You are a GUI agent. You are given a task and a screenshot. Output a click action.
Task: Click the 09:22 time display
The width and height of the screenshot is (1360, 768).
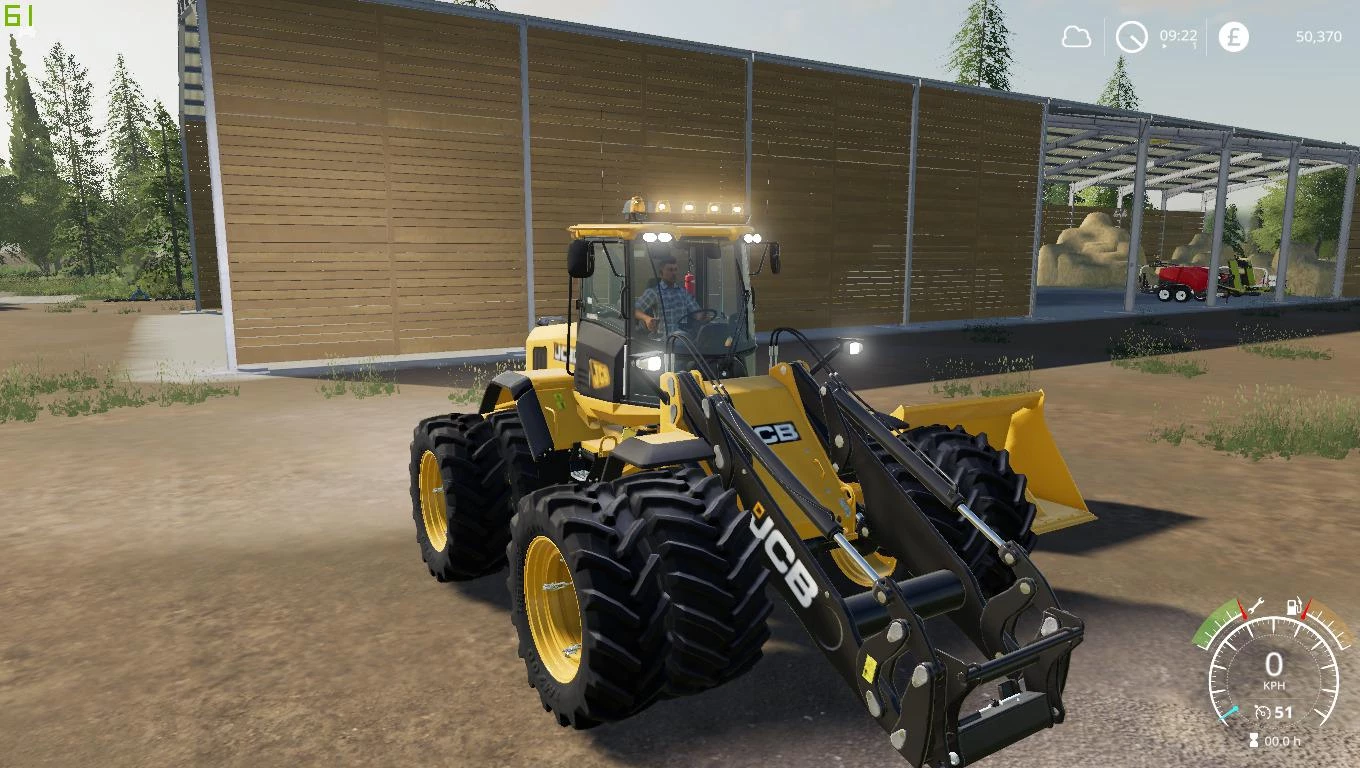pyautogui.click(x=1178, y=35)
